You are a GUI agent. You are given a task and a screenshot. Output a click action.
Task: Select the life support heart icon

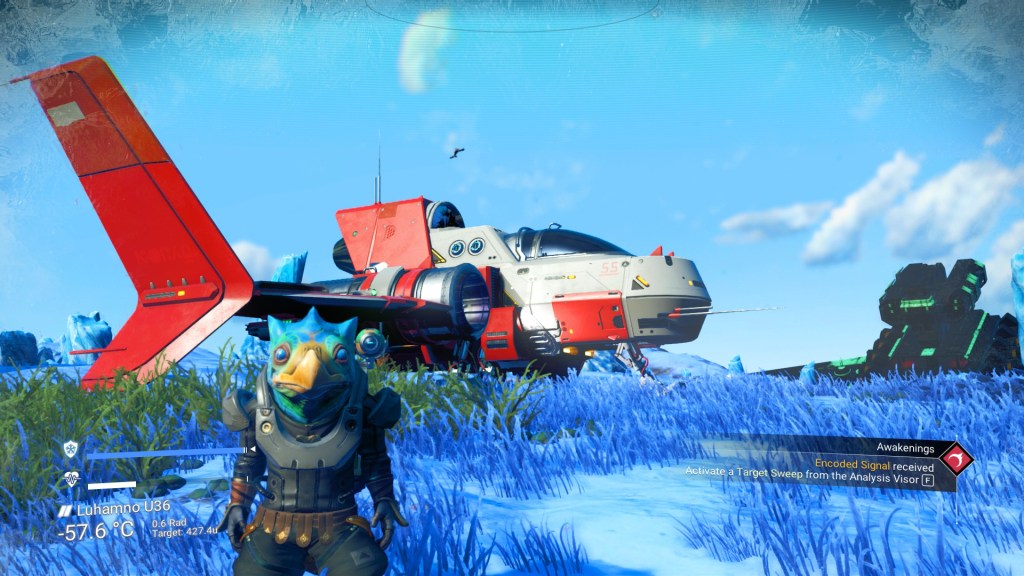click(71, 479)
